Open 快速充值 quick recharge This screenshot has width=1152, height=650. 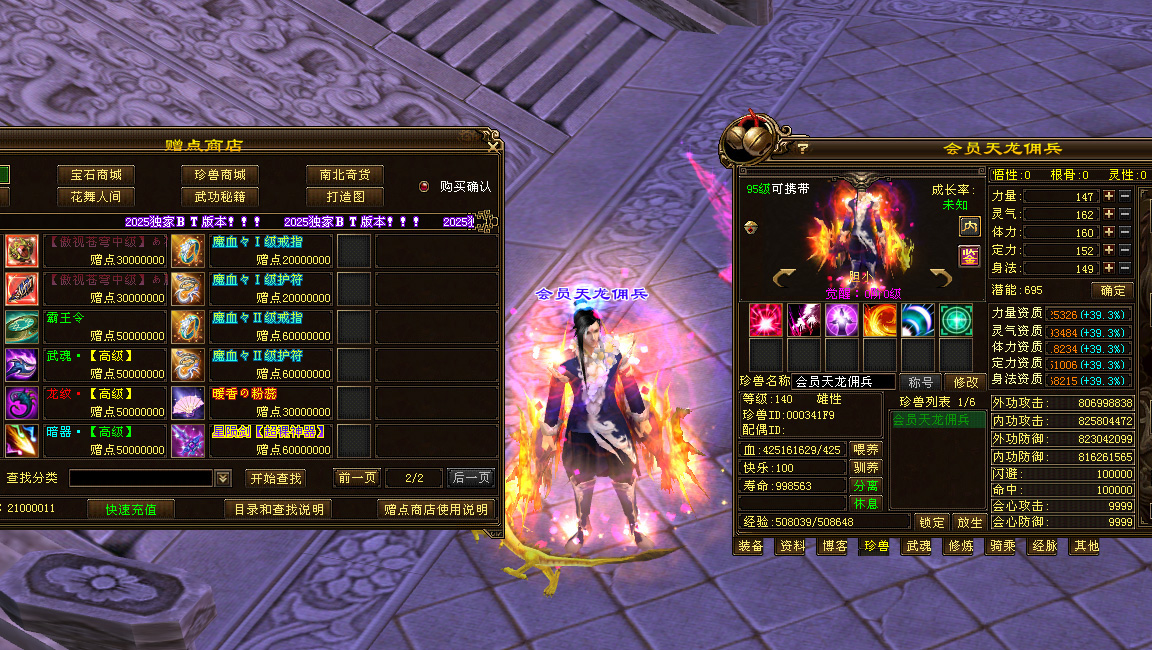click(131, 510)
